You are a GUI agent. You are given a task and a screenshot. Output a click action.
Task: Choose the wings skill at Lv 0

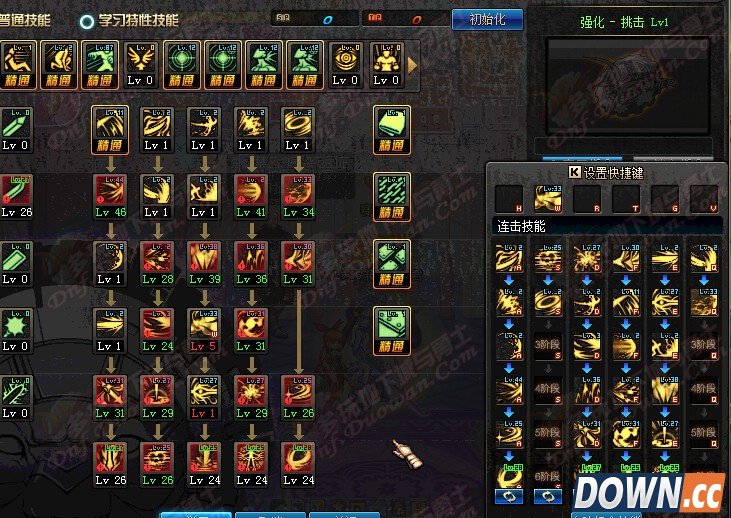142,63
